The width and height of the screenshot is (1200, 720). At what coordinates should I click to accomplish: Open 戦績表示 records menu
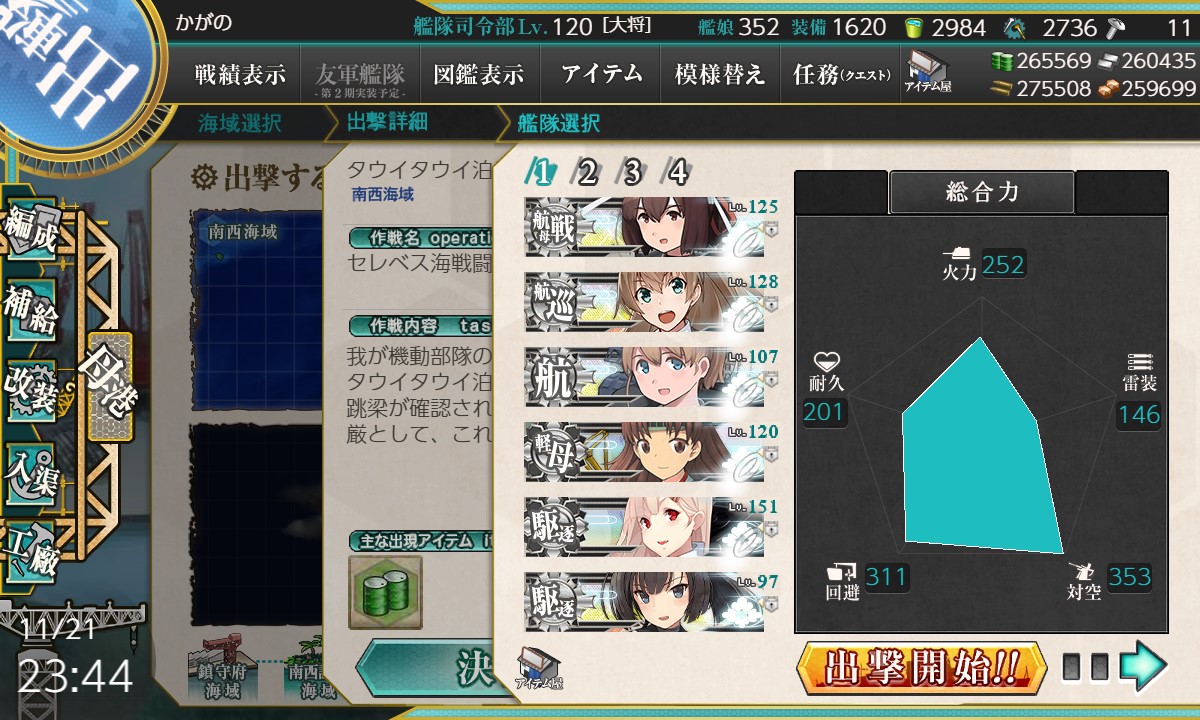240,75
